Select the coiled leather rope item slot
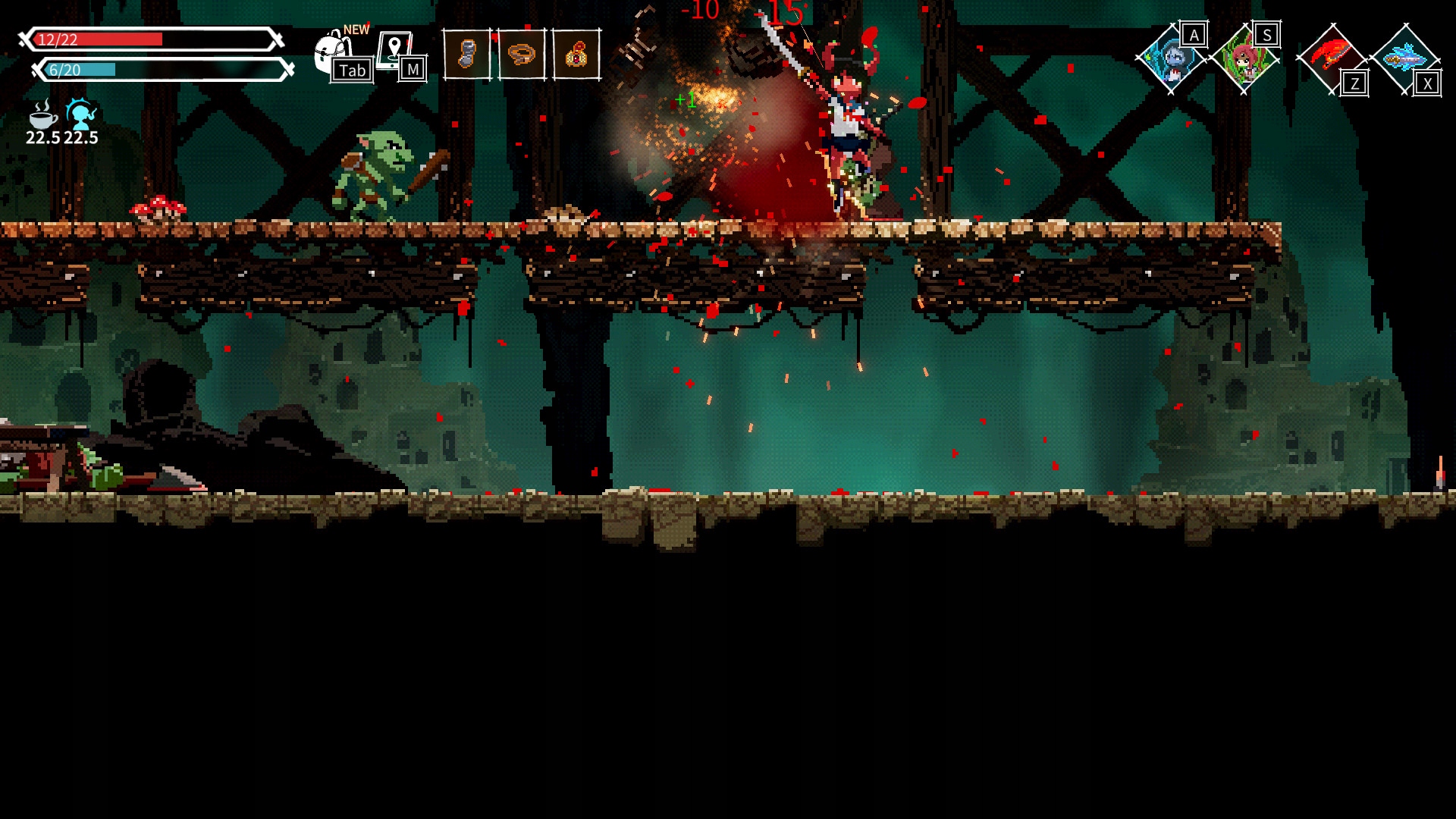 [x=522, y=55]
